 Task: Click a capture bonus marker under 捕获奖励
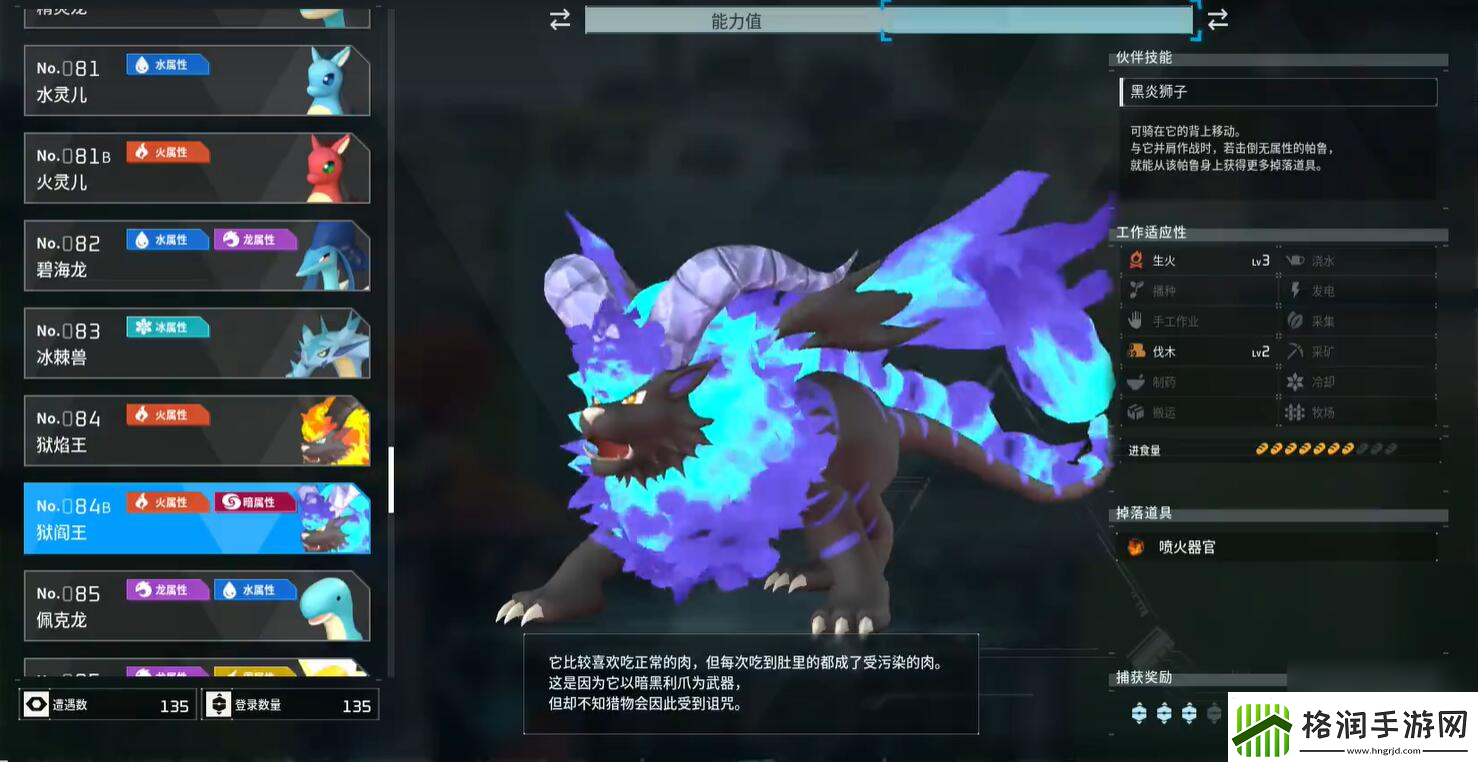pyautogui.click(x=1141, y=711)
